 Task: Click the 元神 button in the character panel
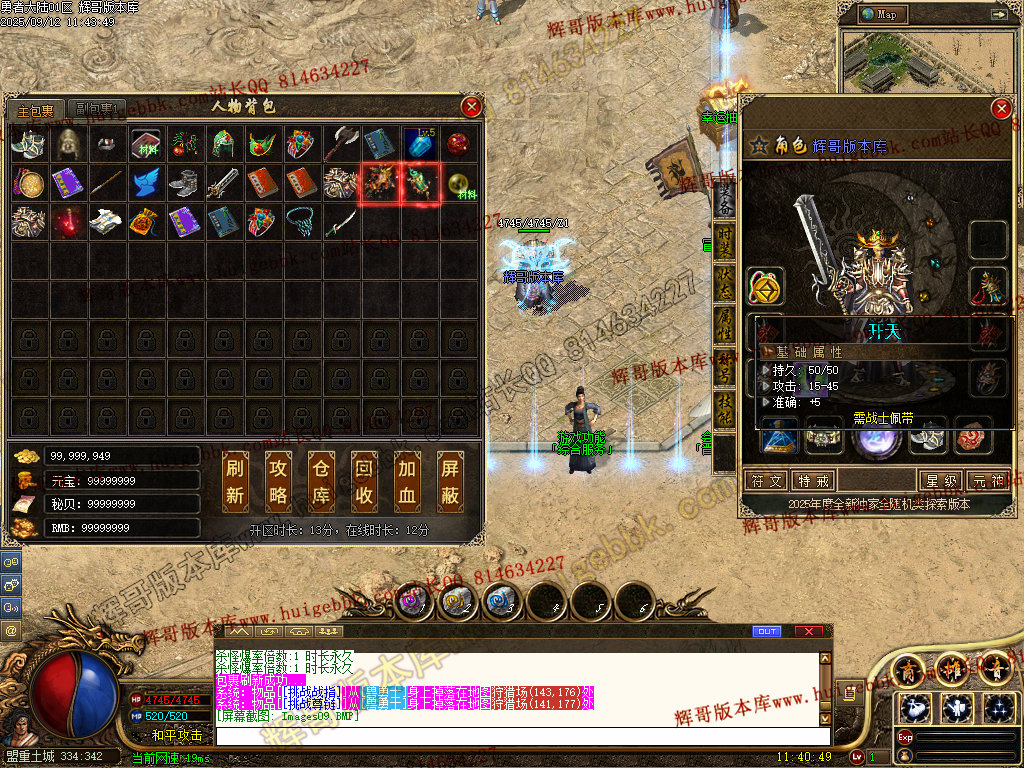[x=988, y=481]
